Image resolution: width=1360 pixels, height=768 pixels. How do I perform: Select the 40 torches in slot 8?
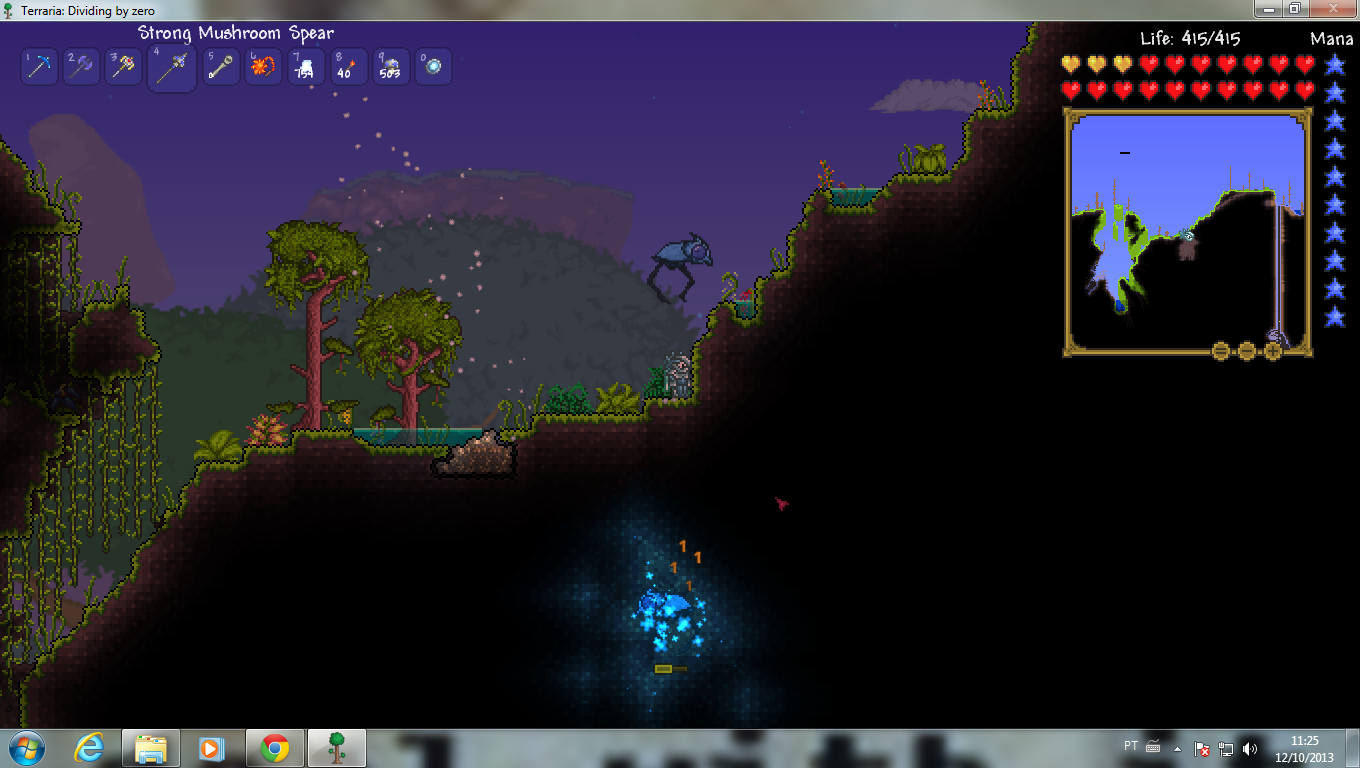pos(348,66)
